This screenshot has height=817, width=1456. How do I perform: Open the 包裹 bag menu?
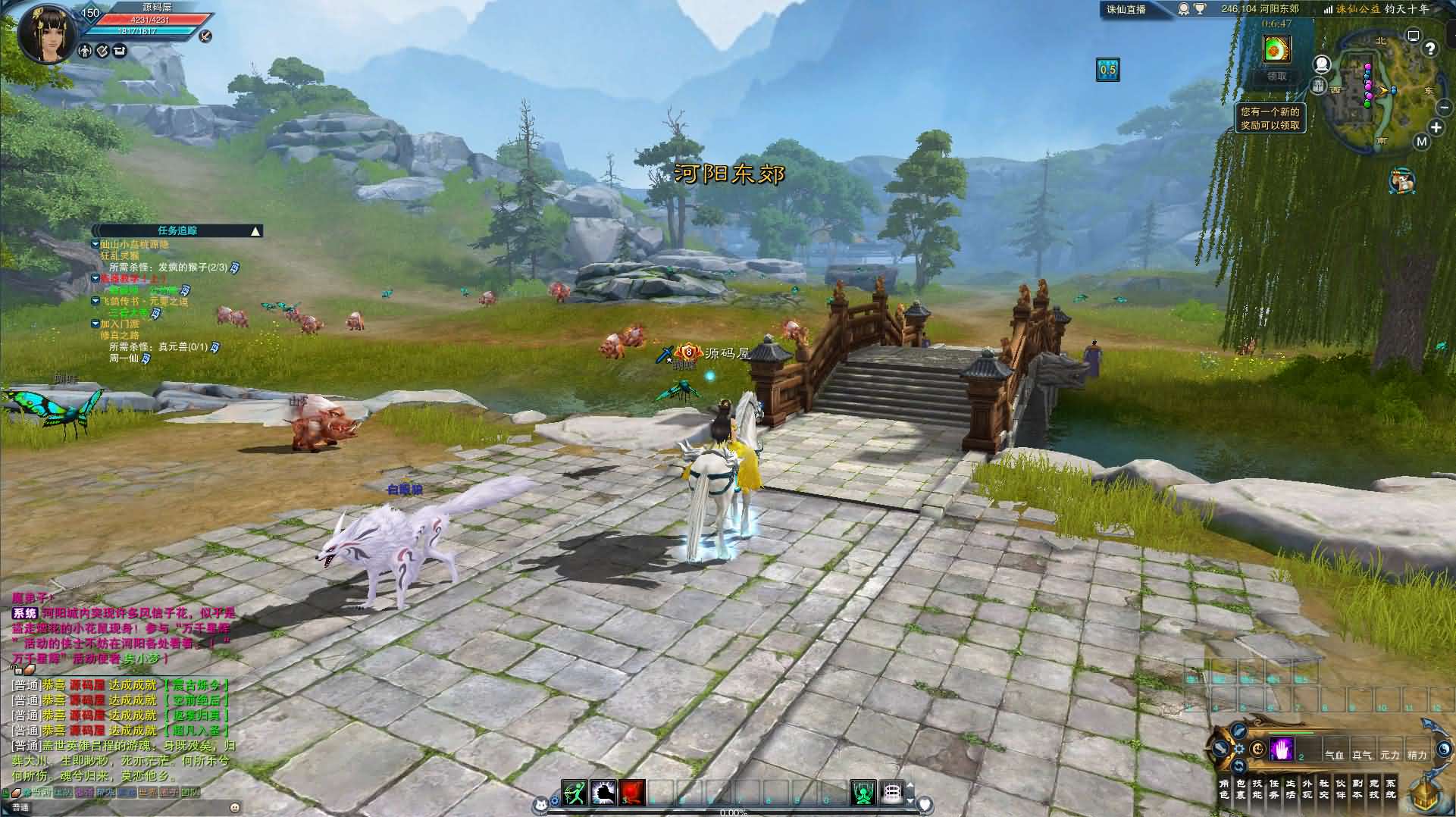tap(1241, 789)
